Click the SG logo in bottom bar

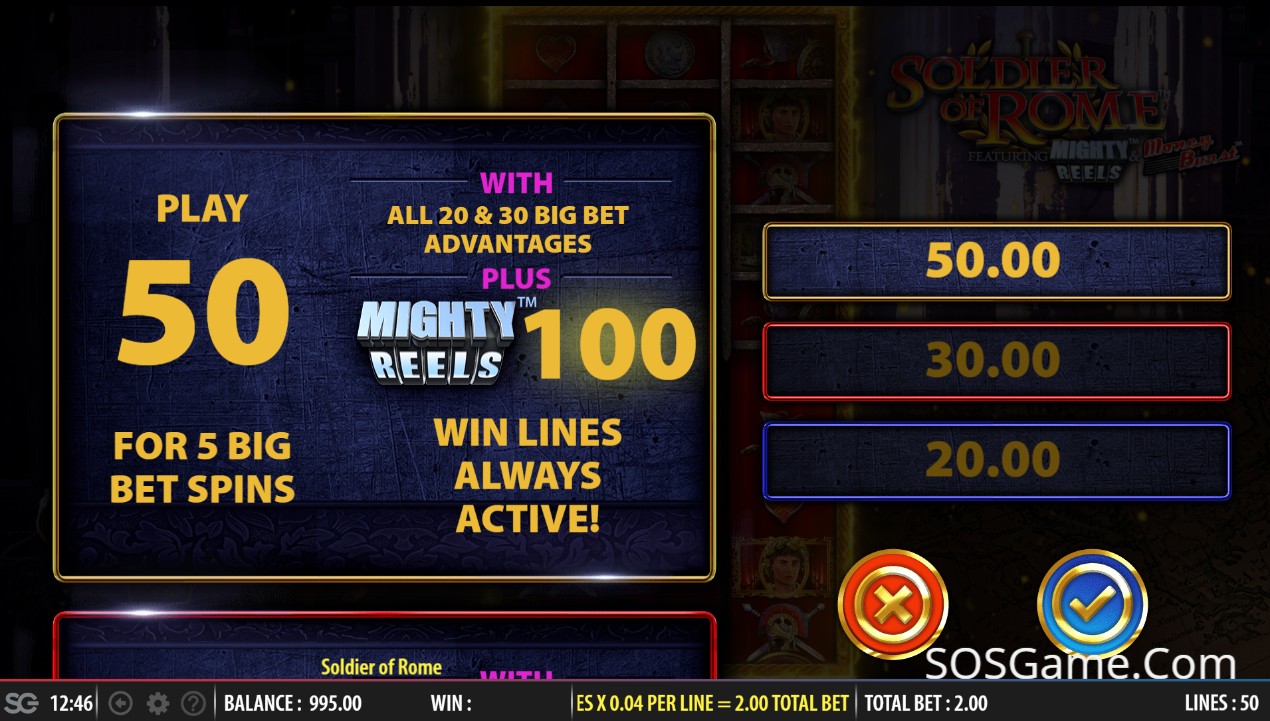click(22, 703)
